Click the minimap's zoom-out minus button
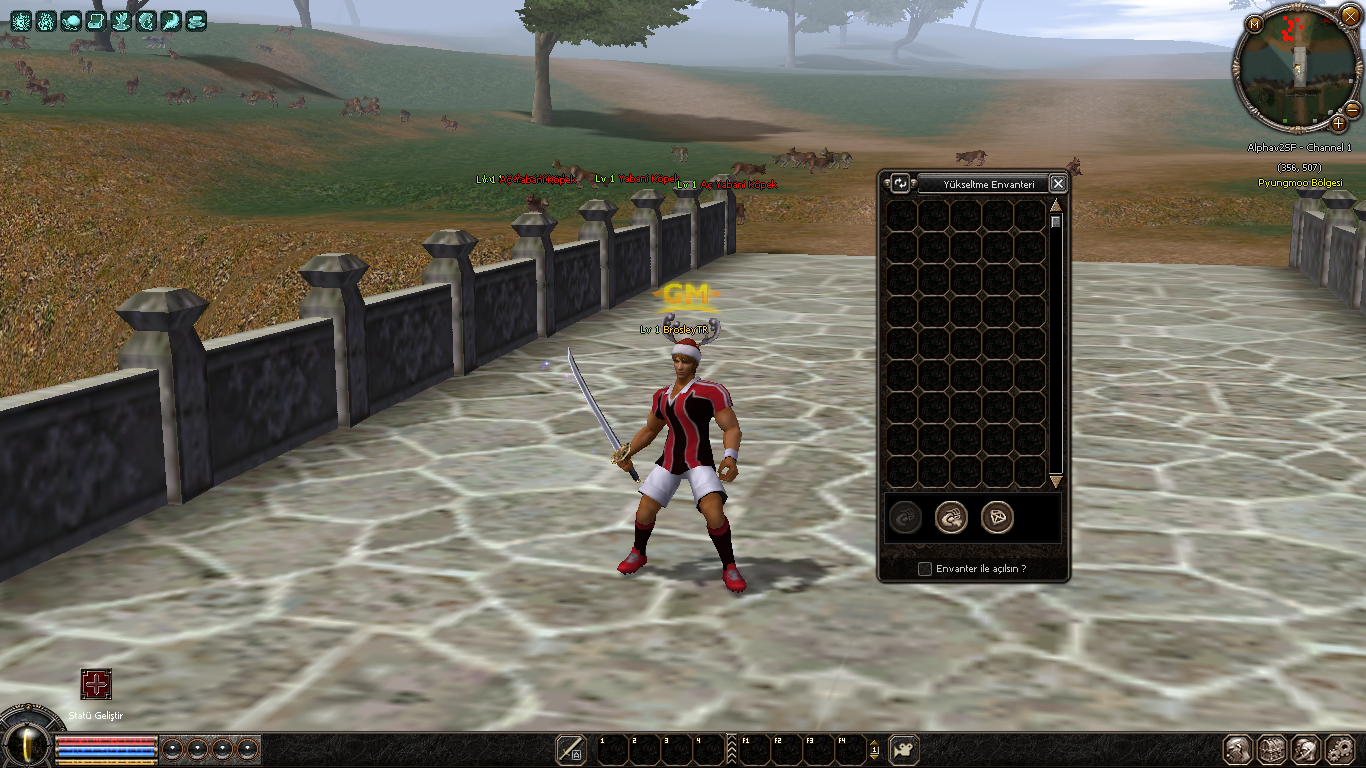 tap(1352, 108)
